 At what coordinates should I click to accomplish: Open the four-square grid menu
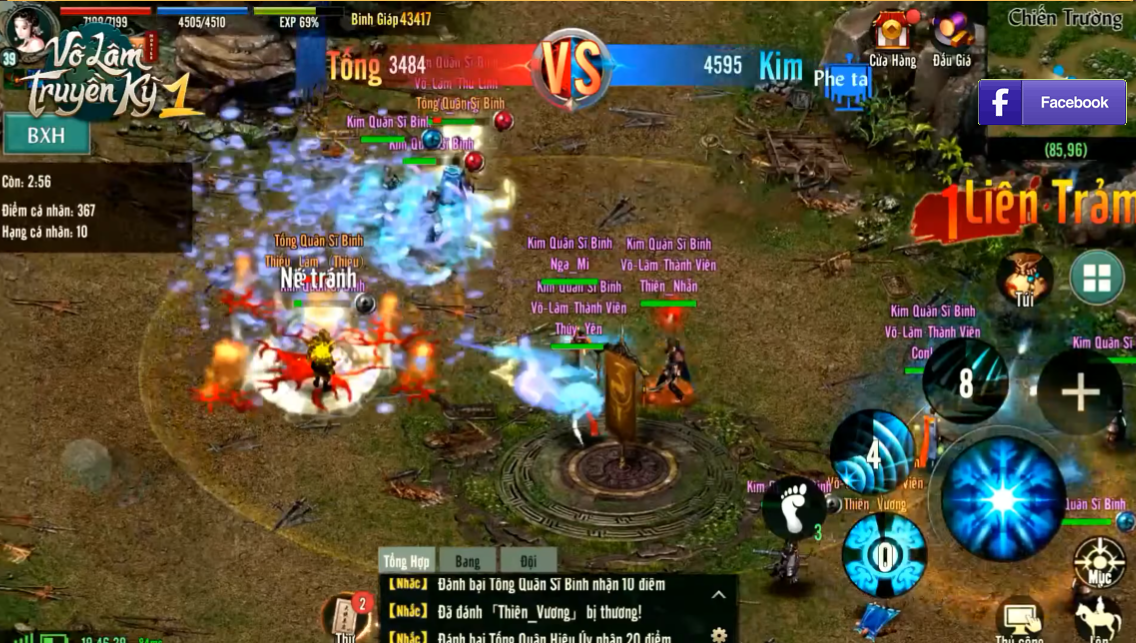(1096, 278)
